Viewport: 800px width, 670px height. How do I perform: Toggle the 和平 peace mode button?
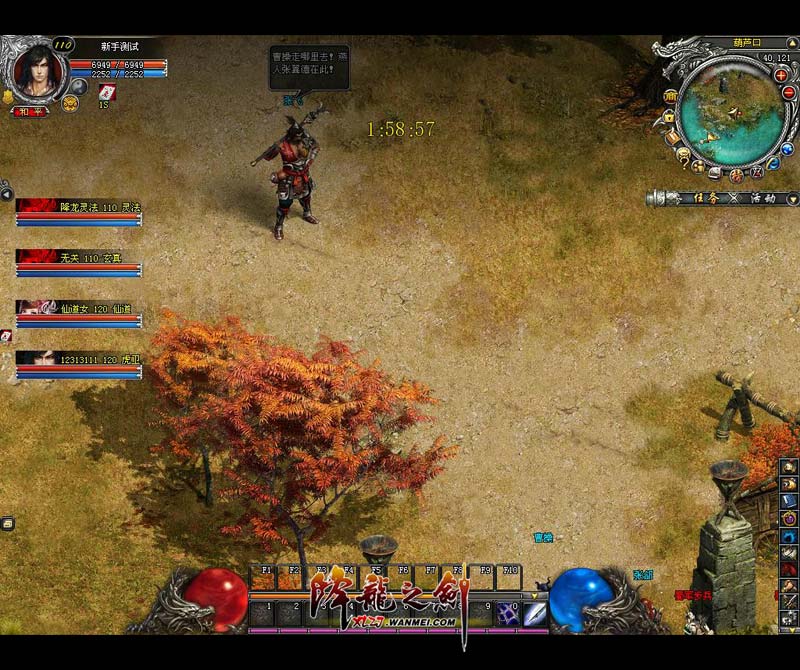pyautogui.click(x=29, y=111)
